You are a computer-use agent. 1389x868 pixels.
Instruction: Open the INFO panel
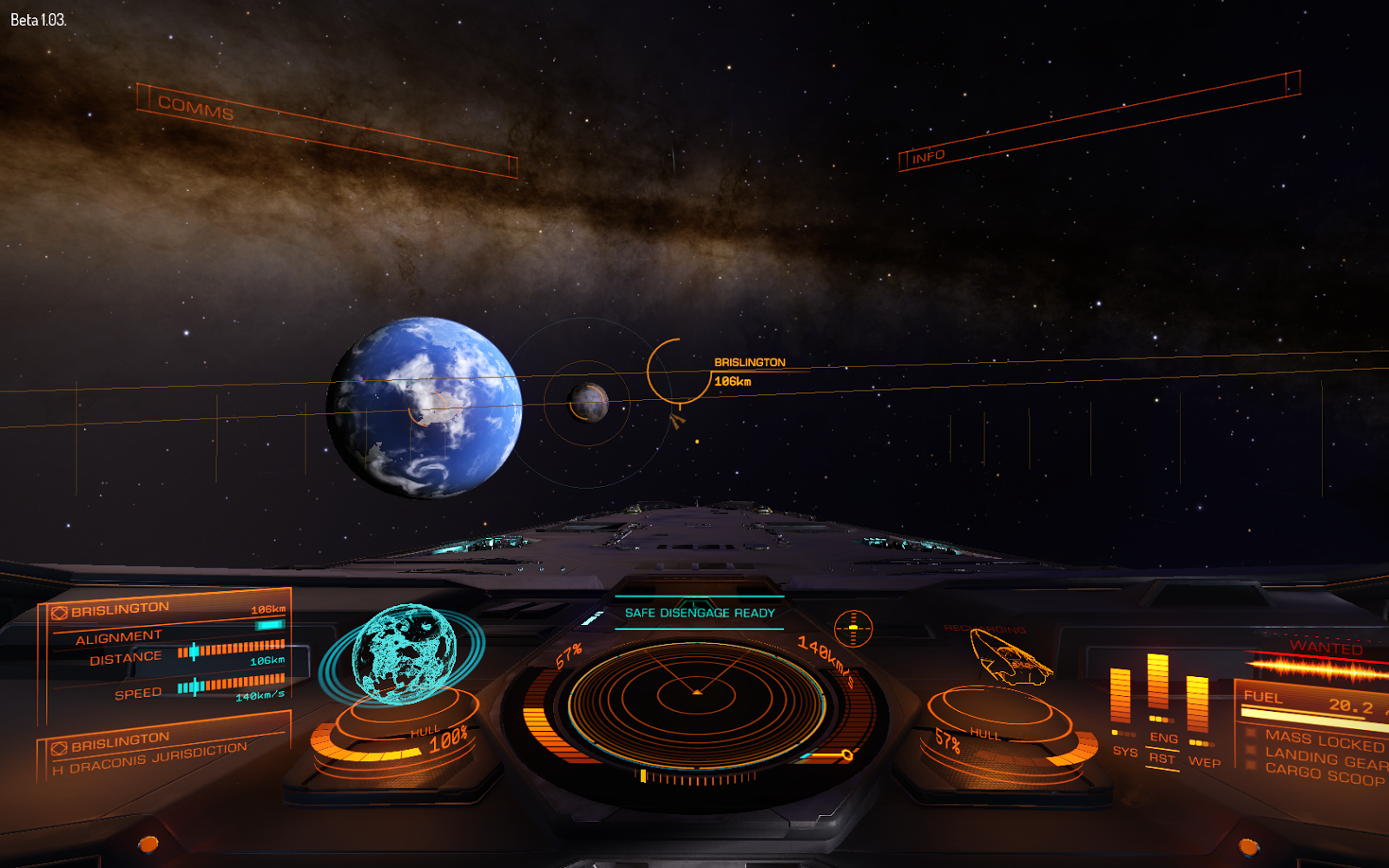coord(928,156)
